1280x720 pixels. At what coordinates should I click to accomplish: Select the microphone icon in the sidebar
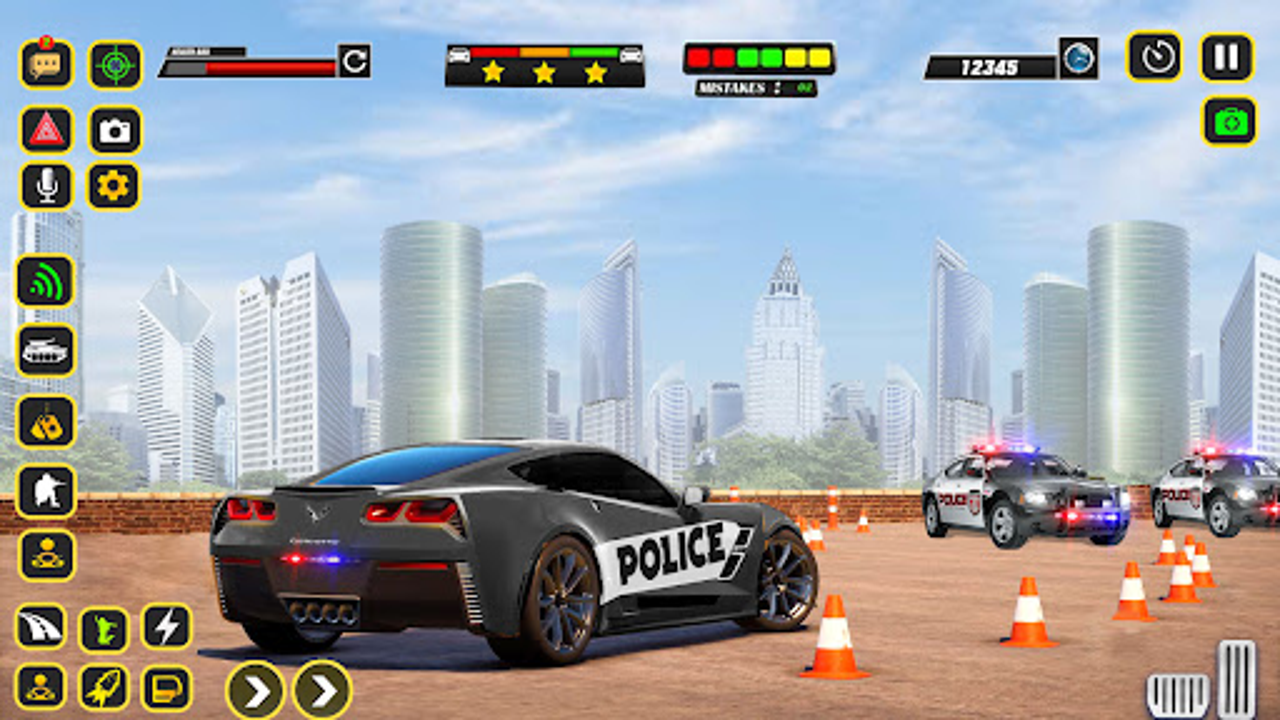47,188
